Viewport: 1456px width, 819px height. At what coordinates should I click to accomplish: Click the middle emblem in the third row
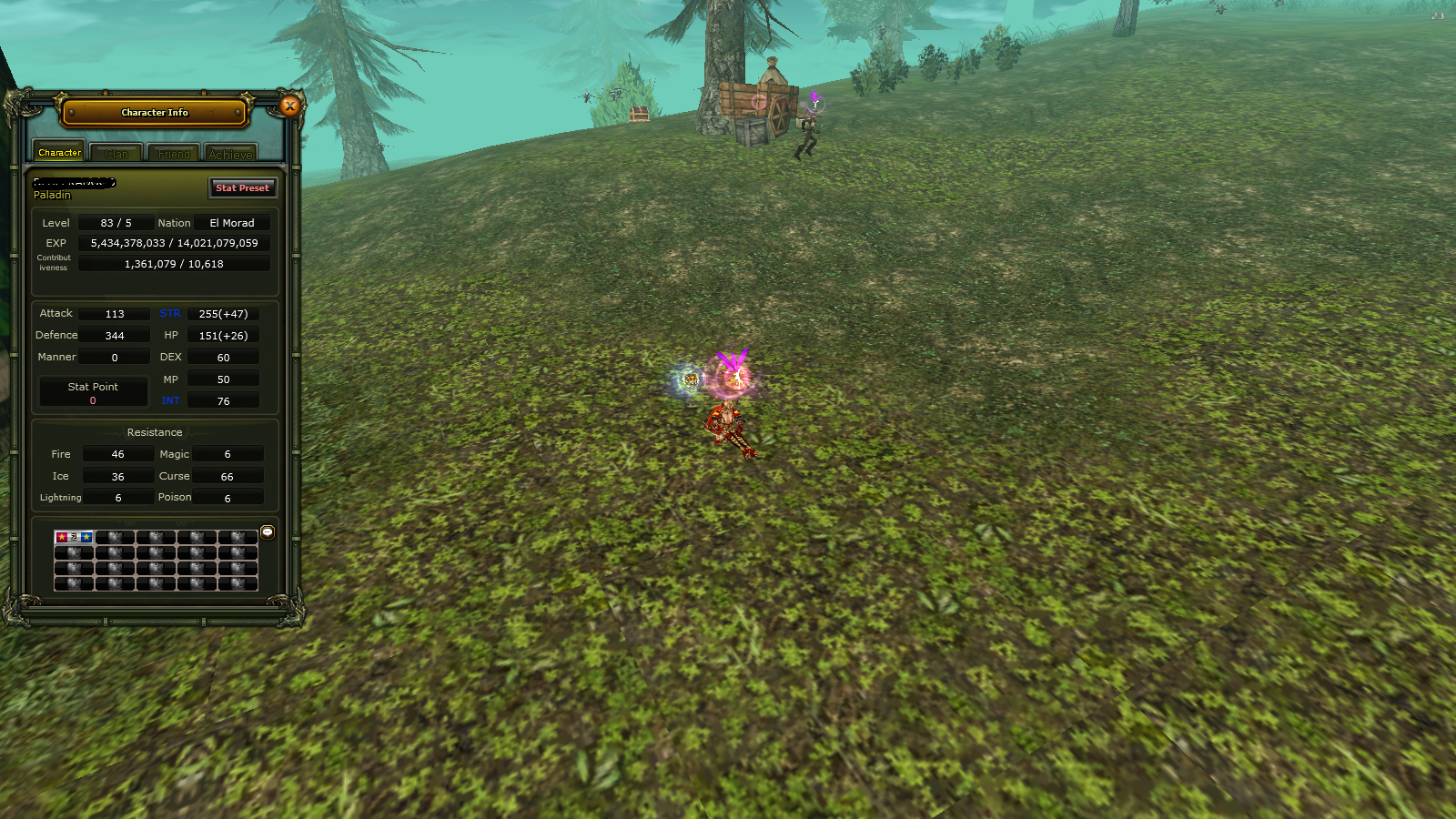click(155, 569)
